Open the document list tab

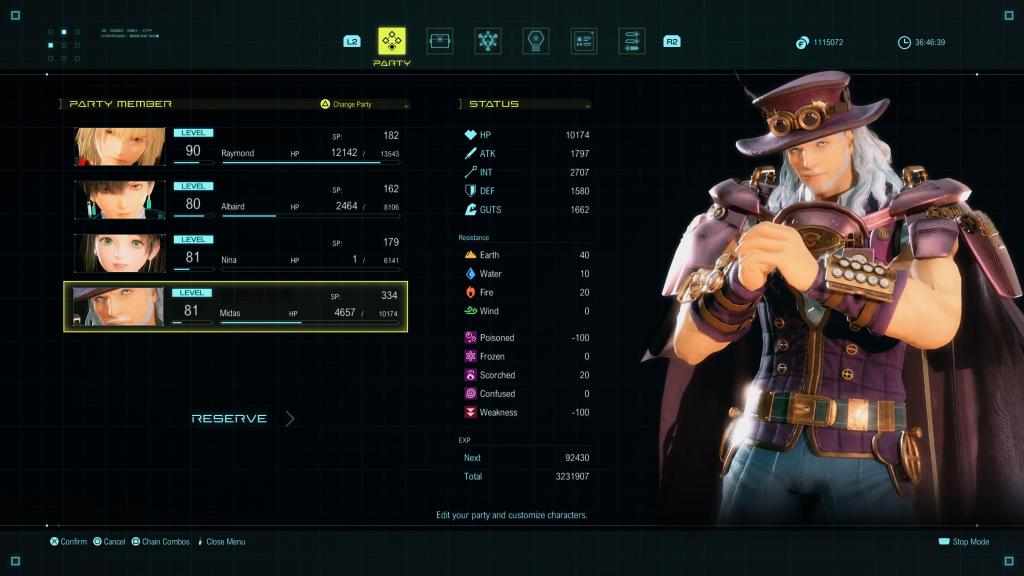pyautogui.click(x=584, y=41)
